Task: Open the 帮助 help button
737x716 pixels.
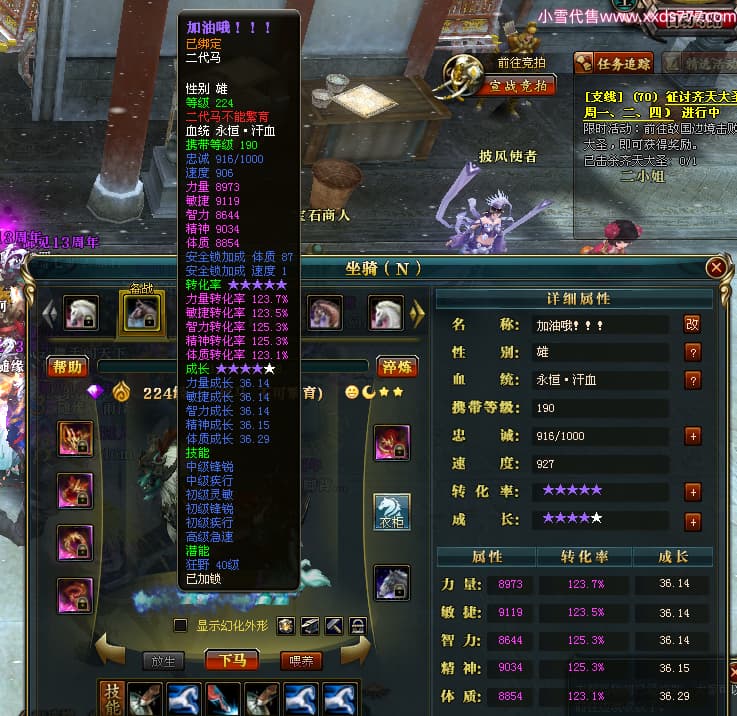Action: [x=67, y=367]
